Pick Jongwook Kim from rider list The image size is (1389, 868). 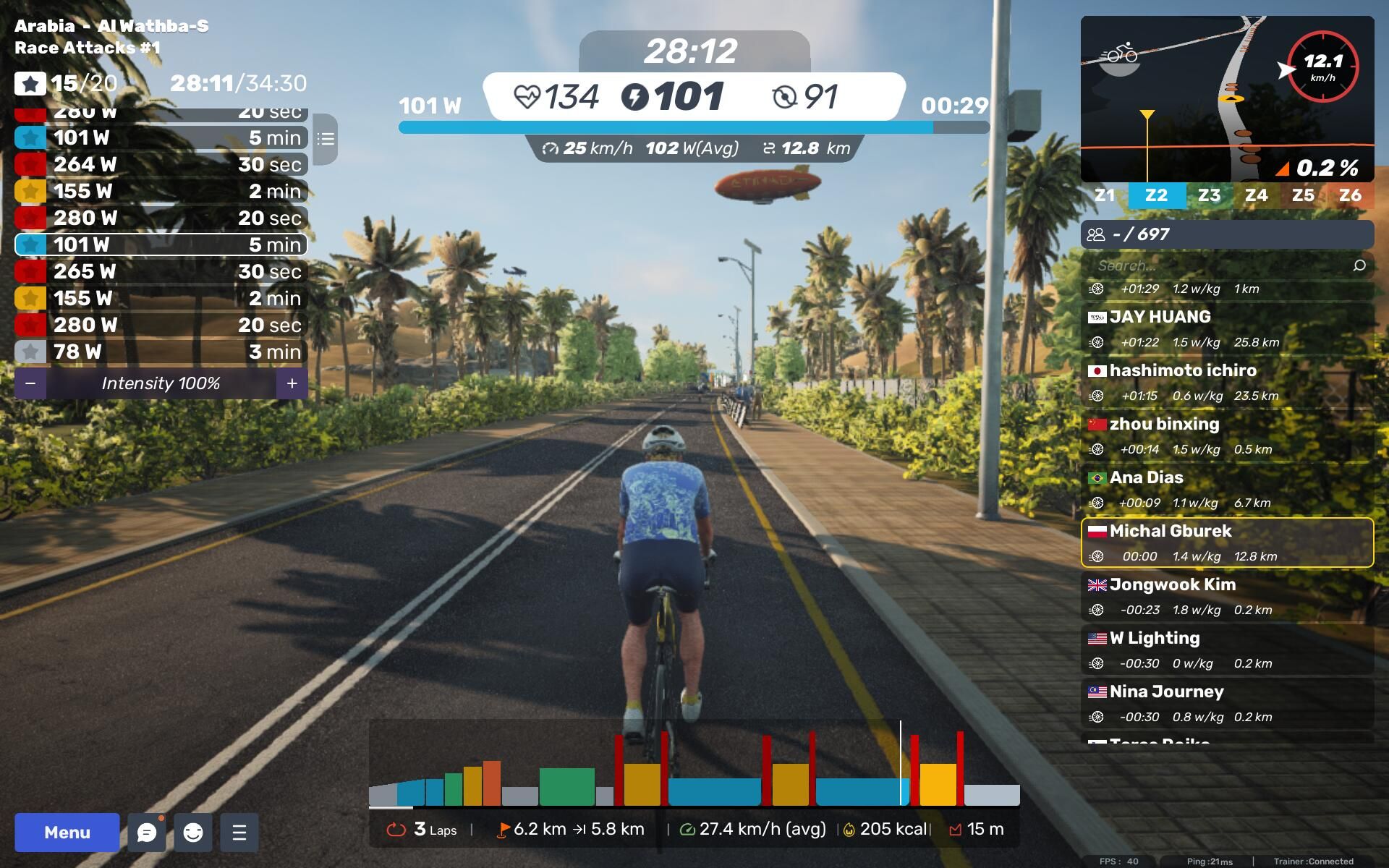coord(1227,596)
